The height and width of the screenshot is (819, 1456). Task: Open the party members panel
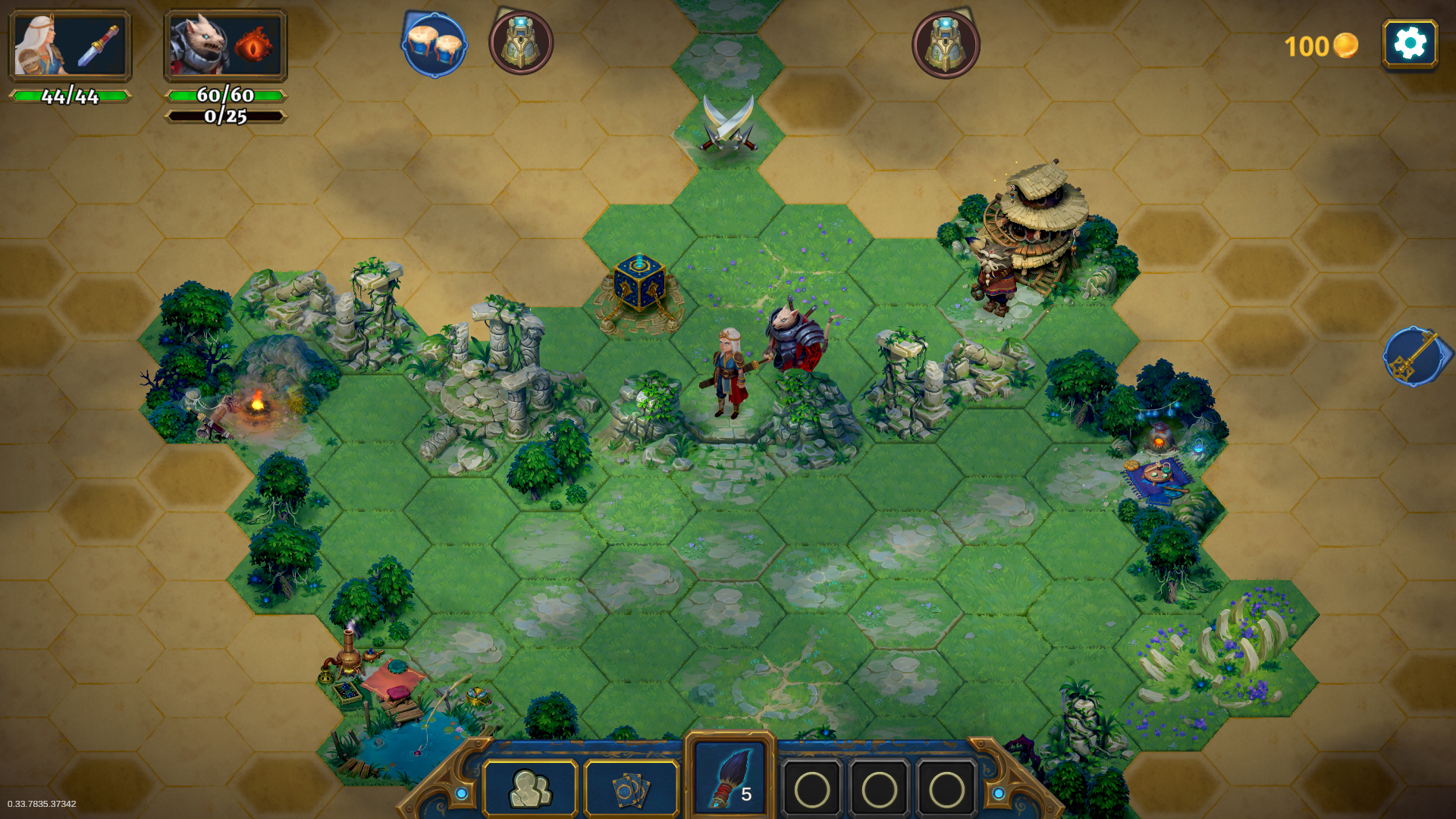tap(531, 789)
